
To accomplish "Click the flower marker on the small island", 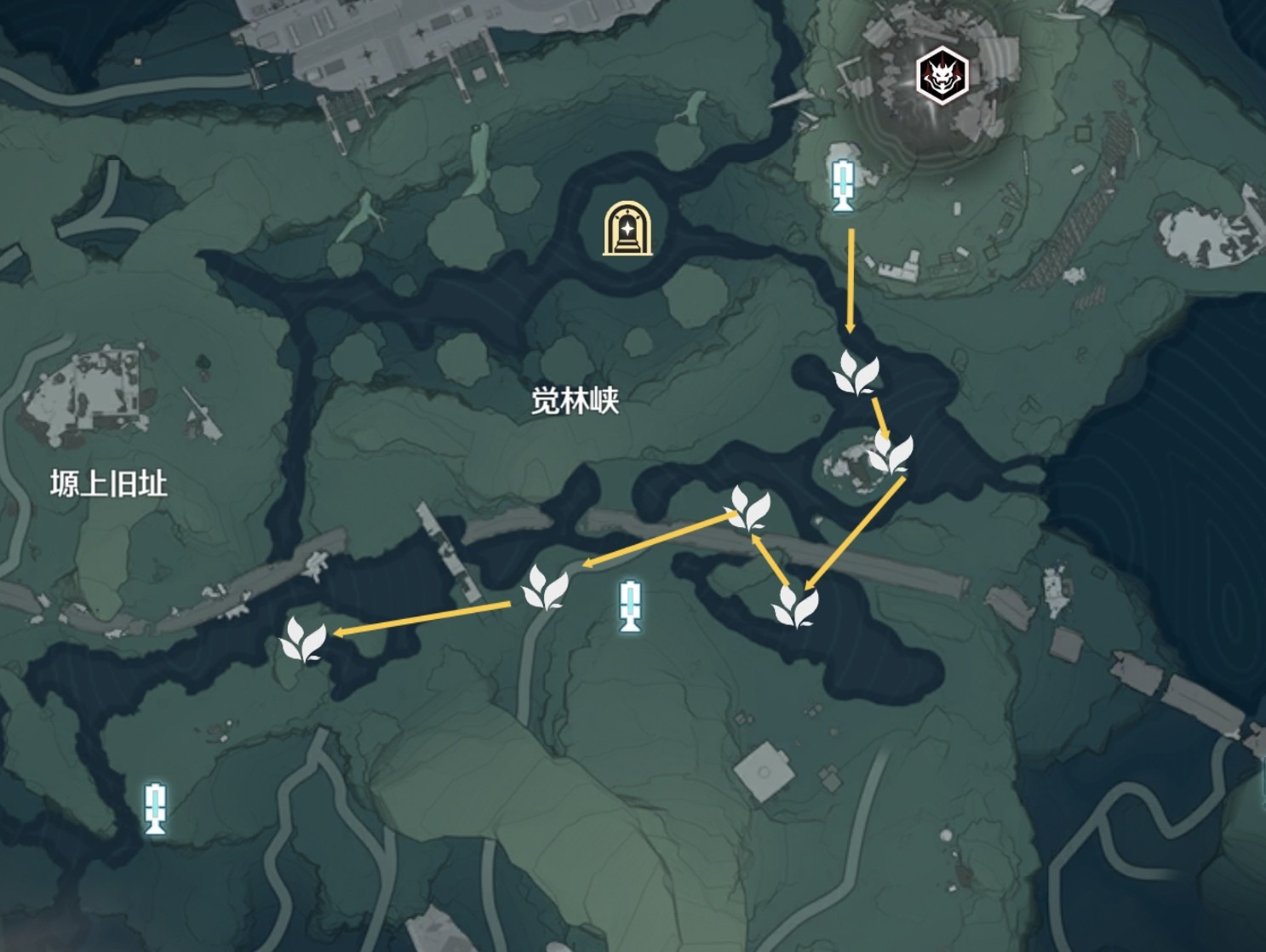I will pyautogui.click(x=890, y=453).
